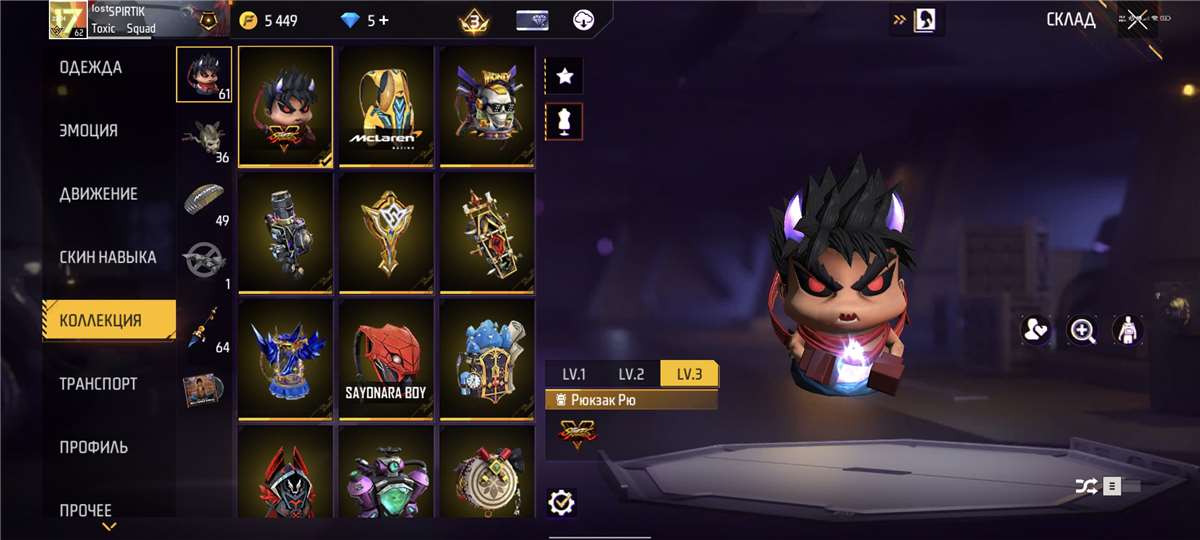Open the СКИН НАВЫКА section
Viewport: 1200px width, 540px height.
[x=108, y=257]
